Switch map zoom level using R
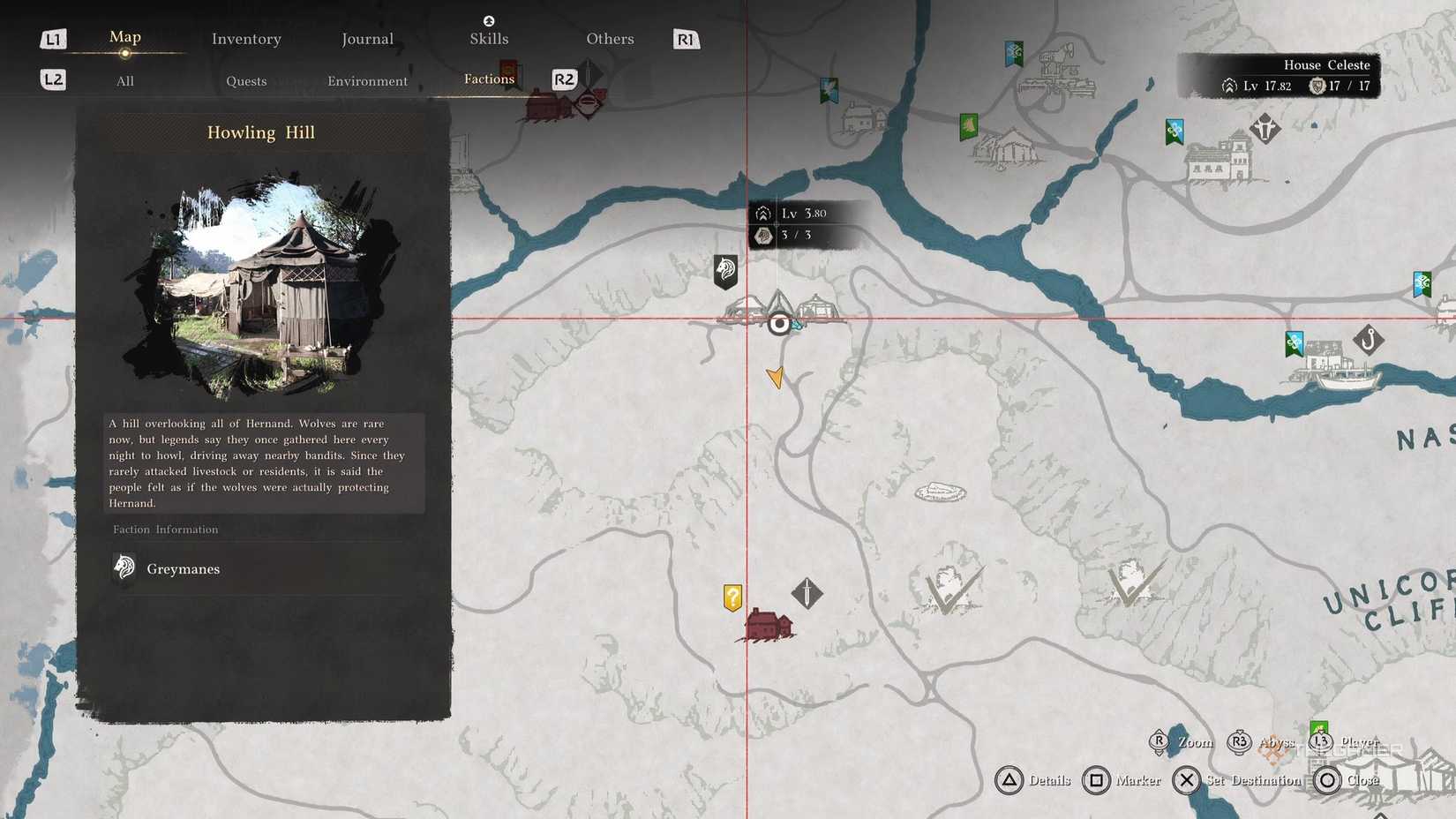This screenshot has width=1456, height=819. pyautogui.click(x=1160, y=742)
